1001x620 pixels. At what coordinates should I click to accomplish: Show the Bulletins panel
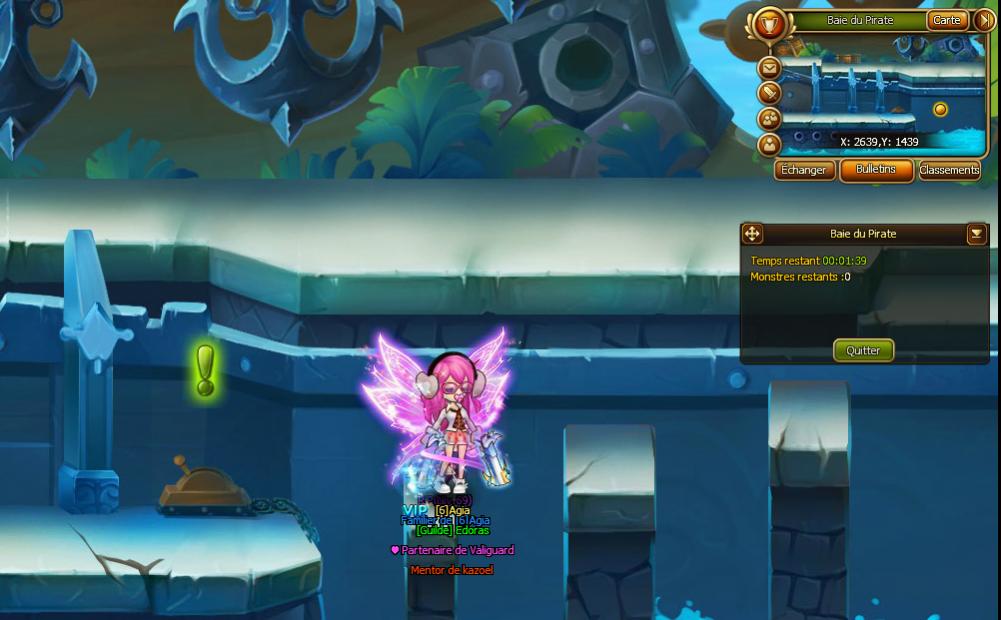click(x=876, y=170)
